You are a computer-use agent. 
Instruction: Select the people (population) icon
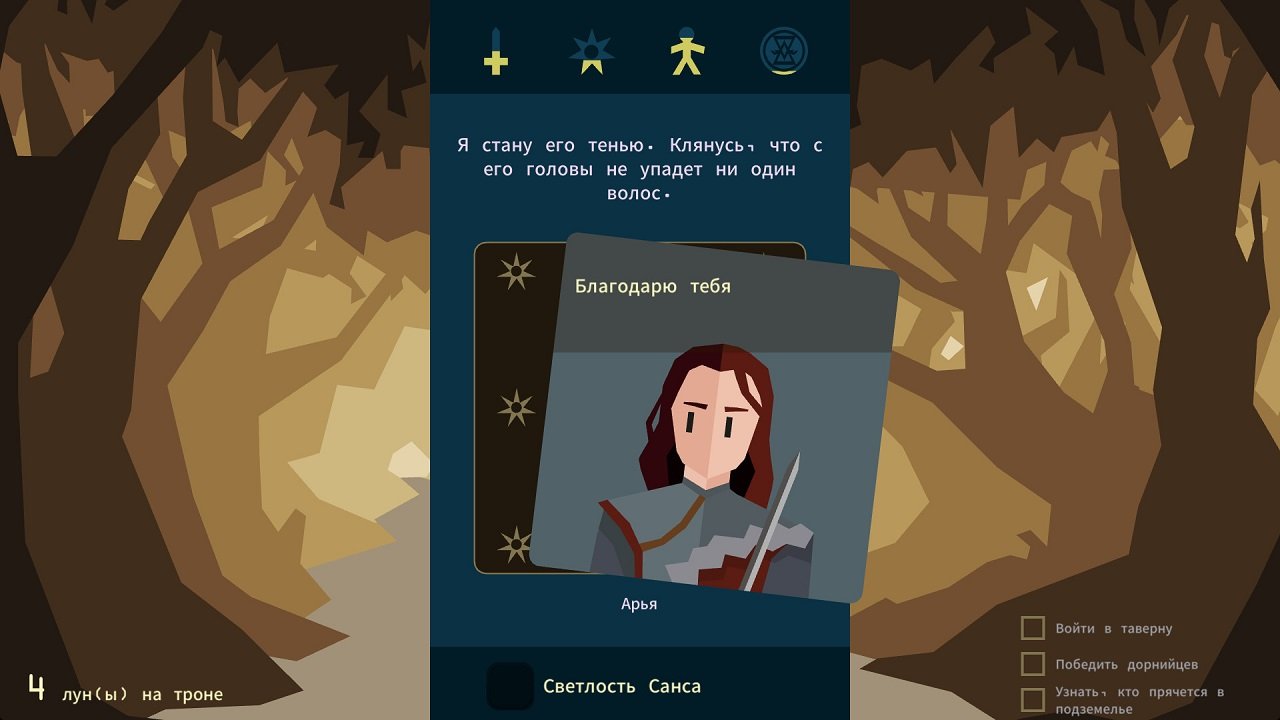[x=688, y=52]
